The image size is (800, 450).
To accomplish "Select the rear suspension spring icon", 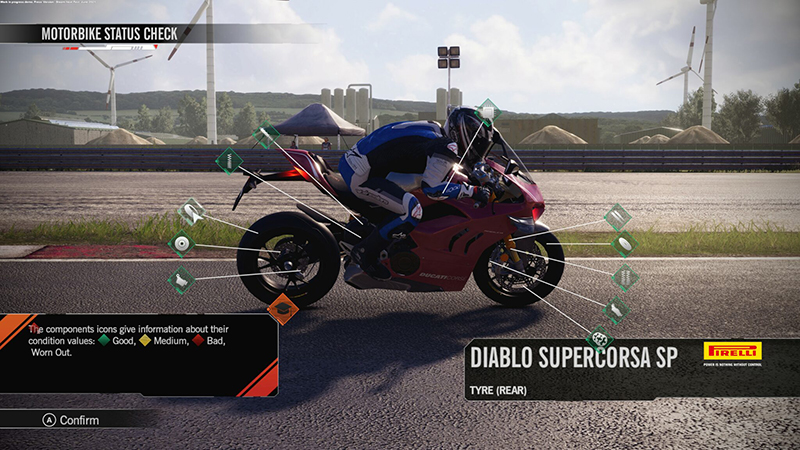I will pyautogui.click(x=229, y=159).
